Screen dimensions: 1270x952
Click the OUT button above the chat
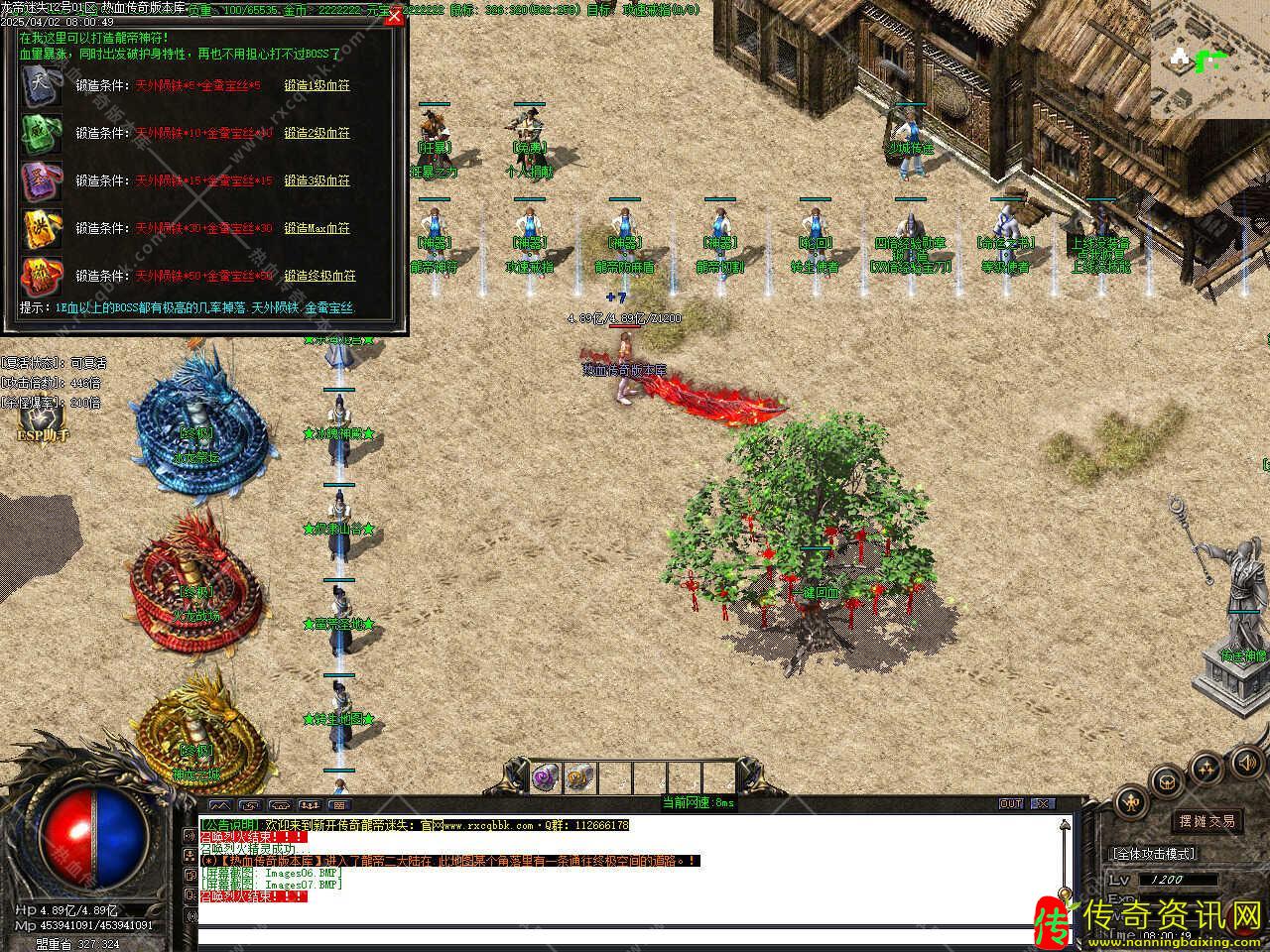pyautogui.click(x=1011, y=803)
